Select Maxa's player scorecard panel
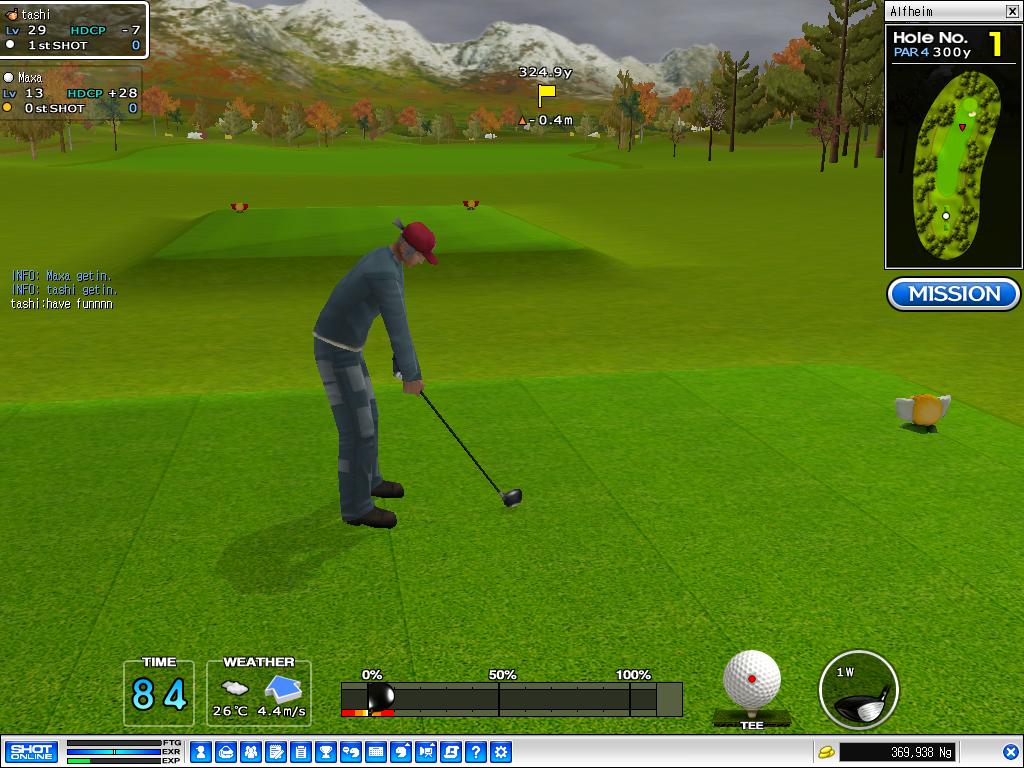This screenshot has width=1024, height=768. [71, 93]
